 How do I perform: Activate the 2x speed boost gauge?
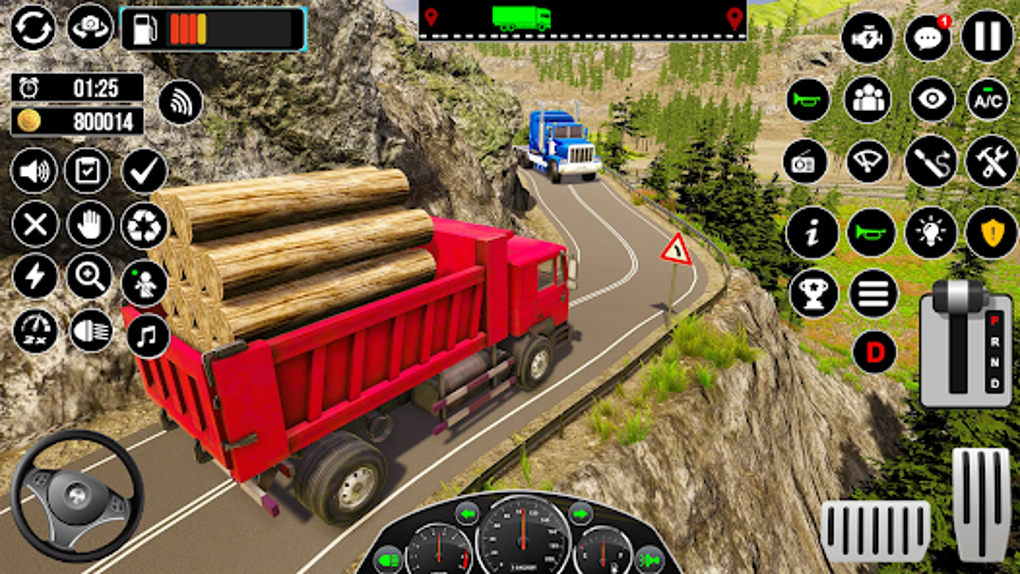[35, 331]
